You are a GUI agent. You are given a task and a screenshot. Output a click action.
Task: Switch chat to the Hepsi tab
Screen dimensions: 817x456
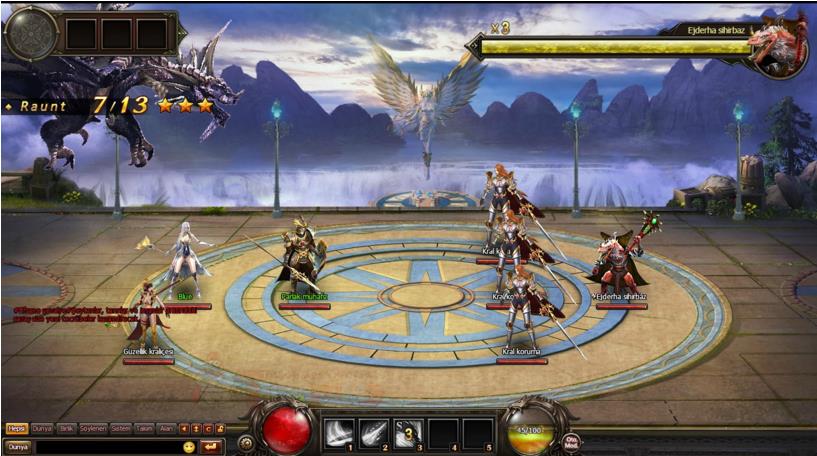coord(16,428)
